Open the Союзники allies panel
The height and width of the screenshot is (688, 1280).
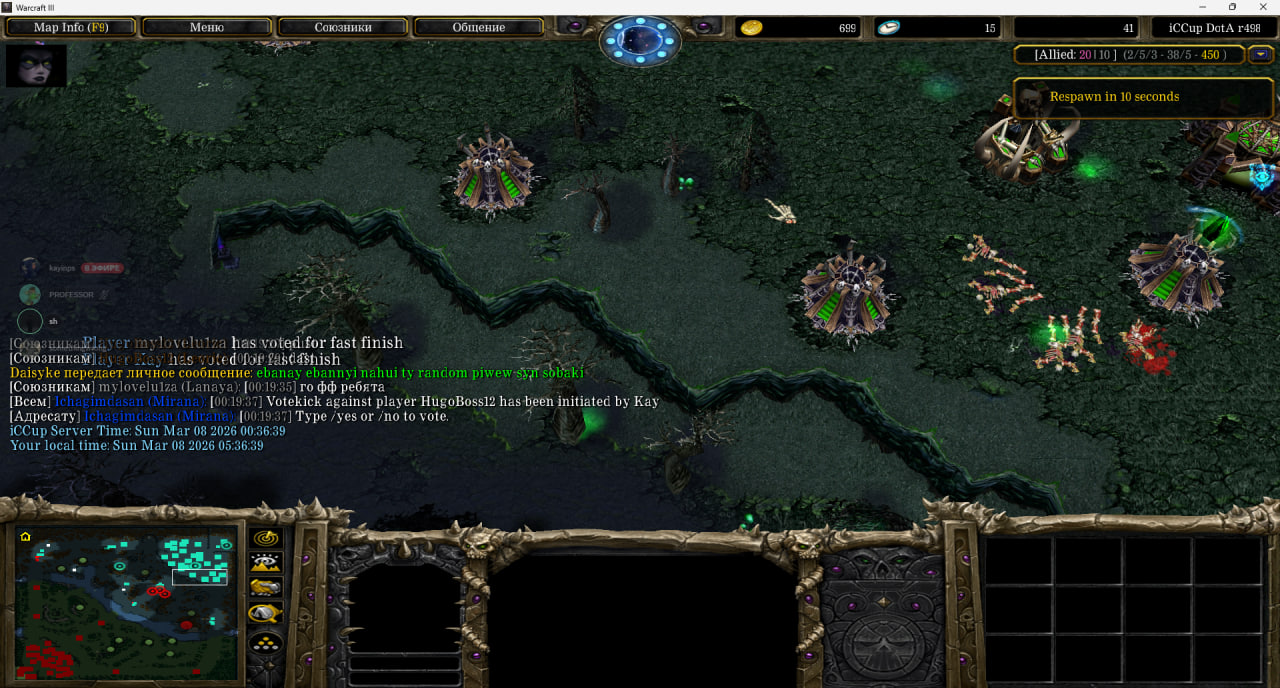(341, 27)
